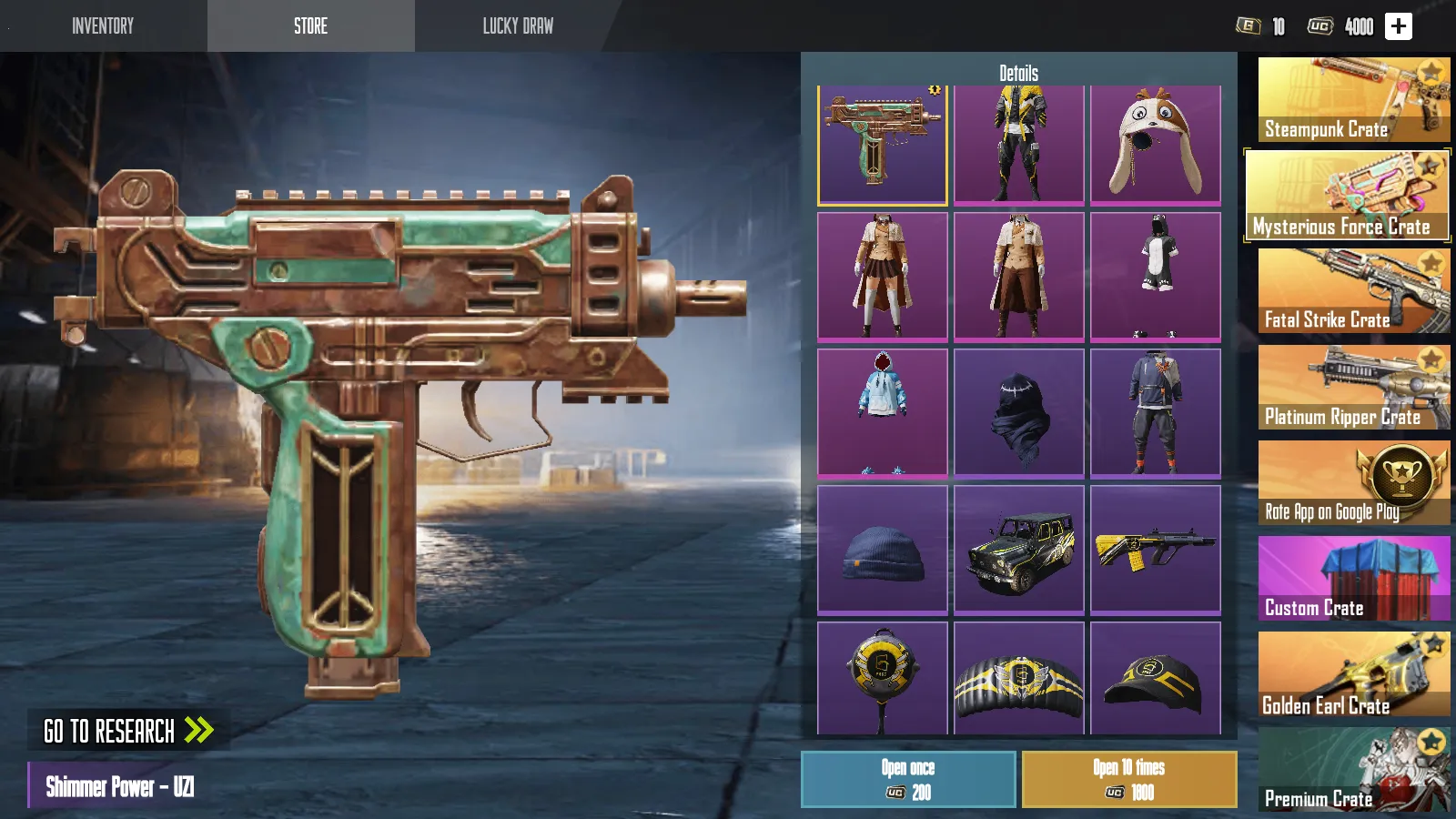This screenshot has height=819, width=1456.
Task: Select the blue beanie reward tile
Action: pyautogui.click(x=883, y=550)
